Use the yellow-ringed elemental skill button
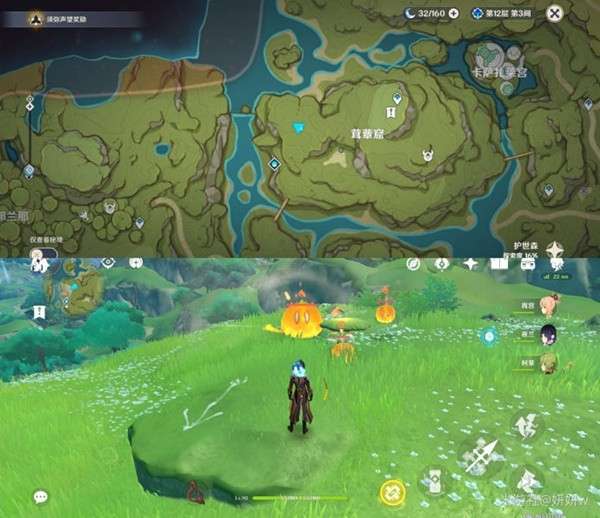Viewport: 600px width, 518px height. 392,492
